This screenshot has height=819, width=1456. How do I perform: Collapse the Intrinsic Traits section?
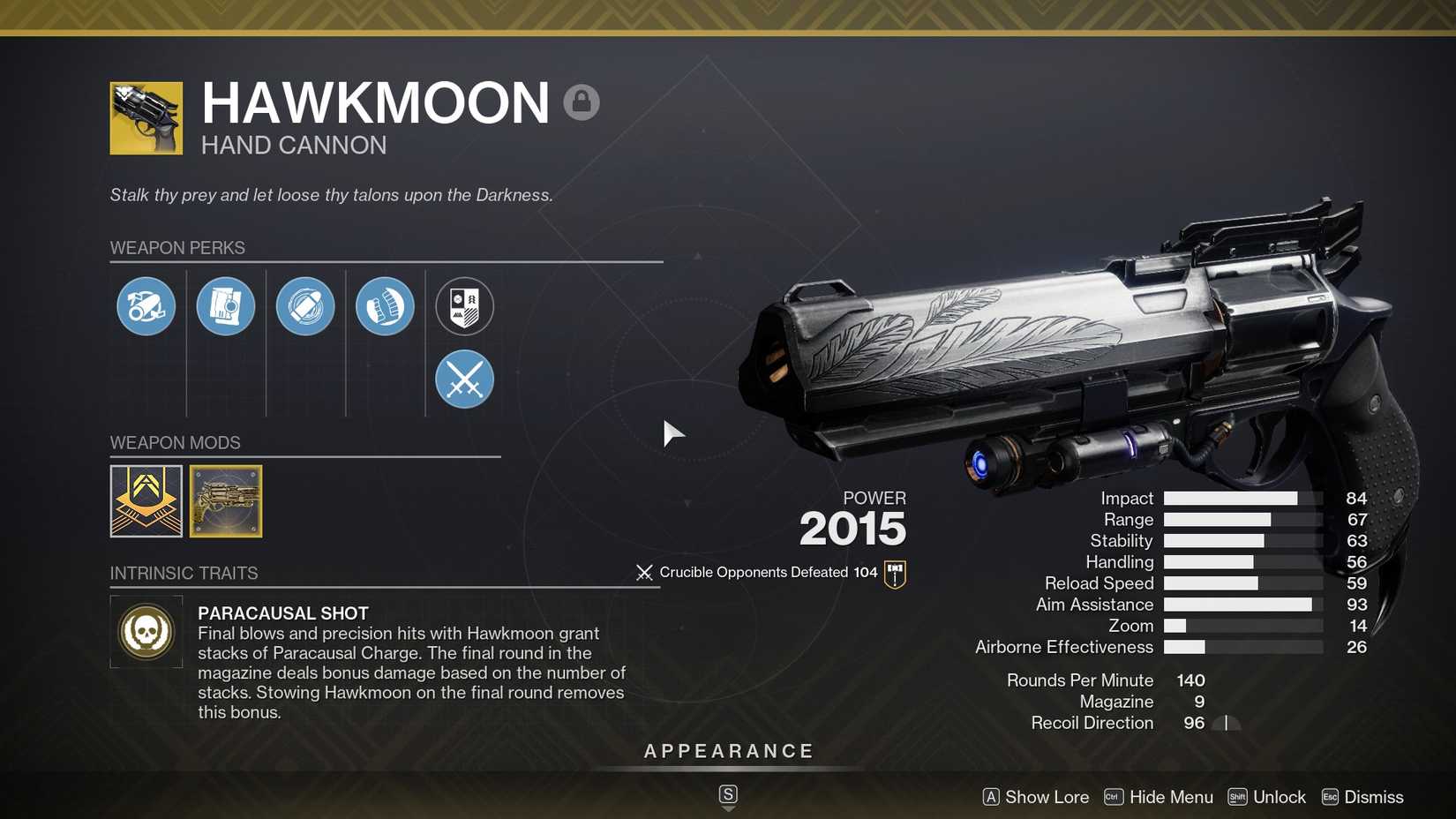(x=184, y=573)
